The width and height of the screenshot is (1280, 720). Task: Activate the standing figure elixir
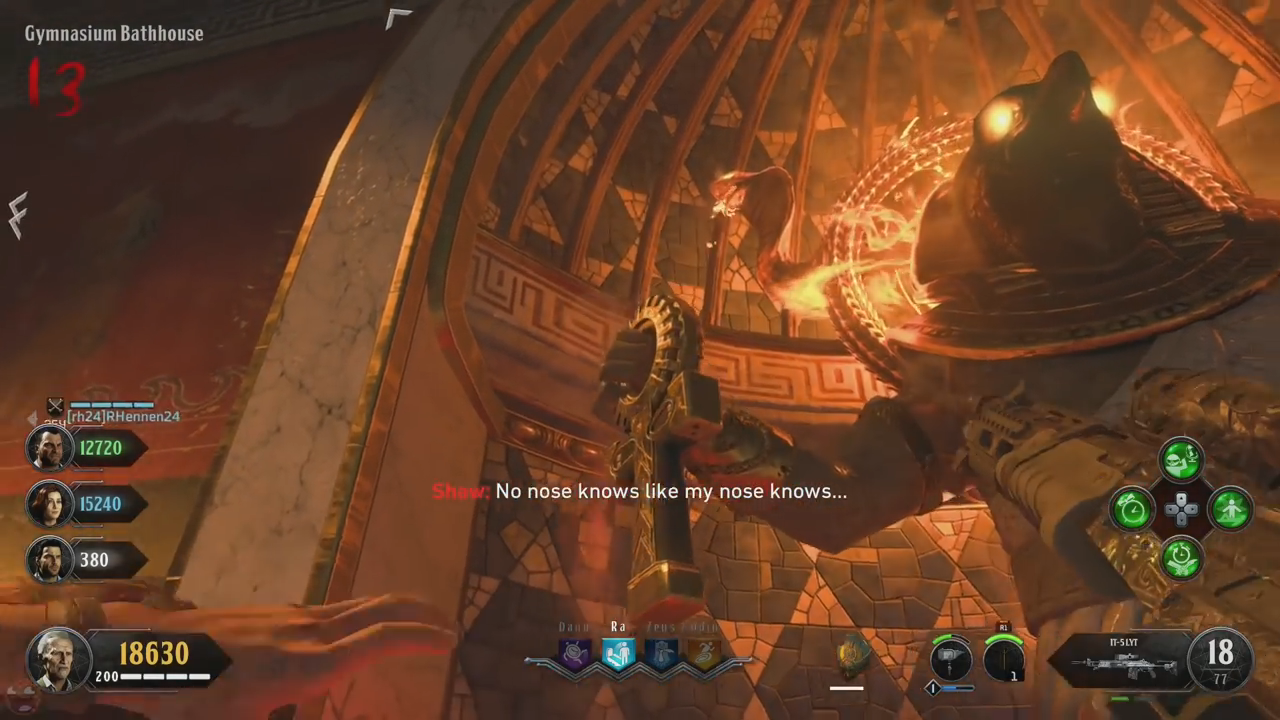click(1230, 509)
